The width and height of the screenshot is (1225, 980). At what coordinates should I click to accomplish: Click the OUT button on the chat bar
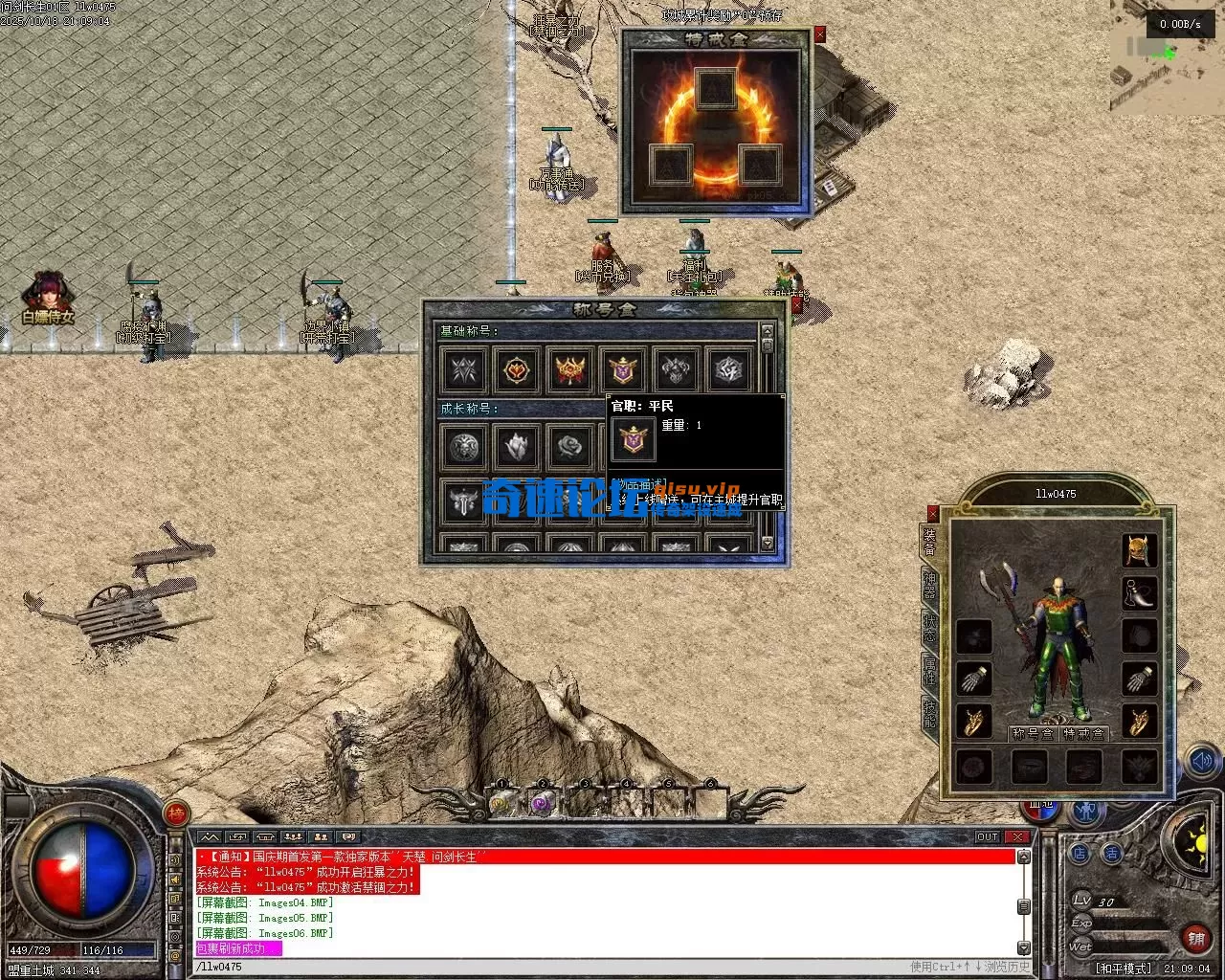988,836
